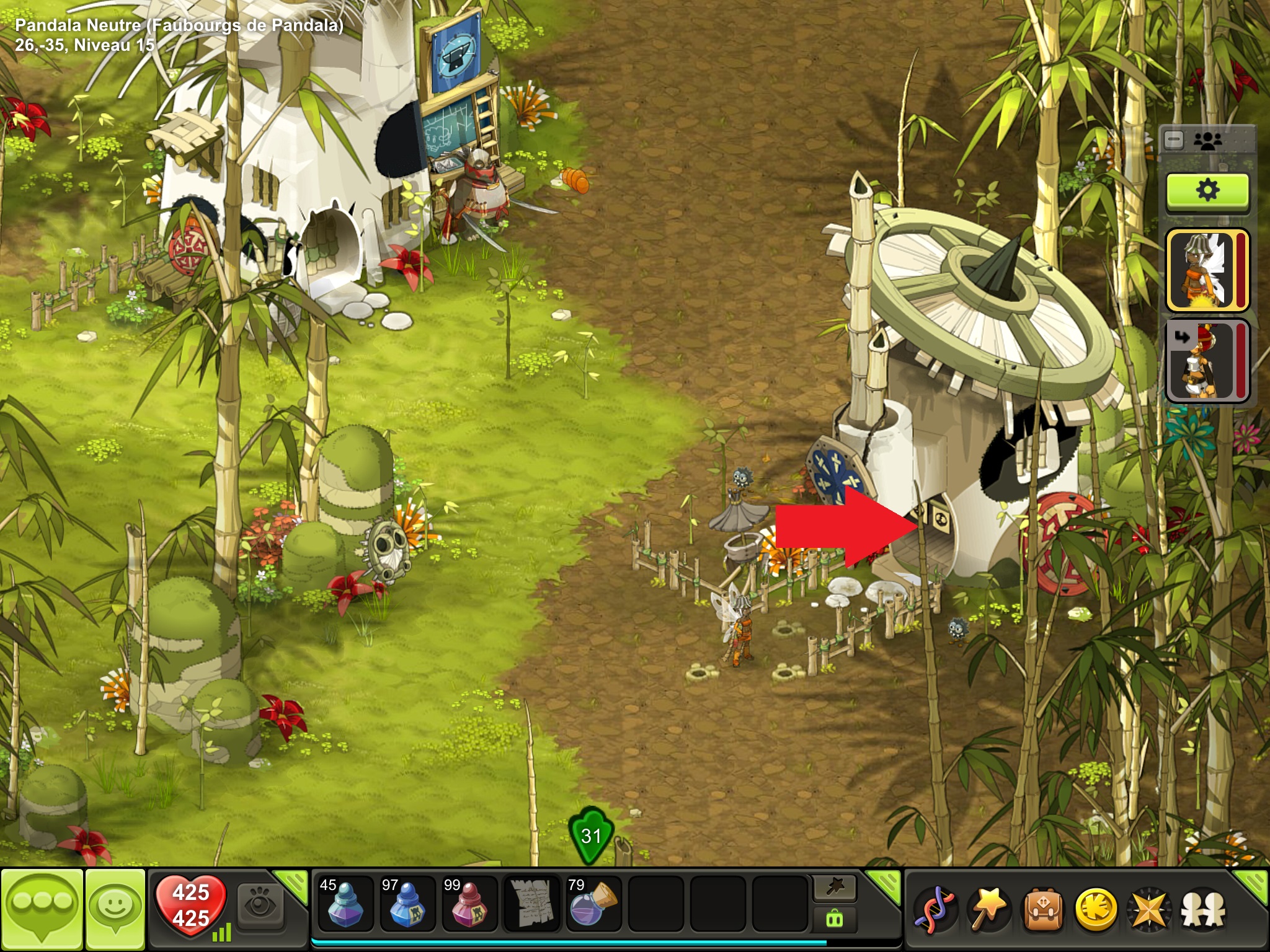Use the blue tower potion with 97 count

(x=407, y=904)
